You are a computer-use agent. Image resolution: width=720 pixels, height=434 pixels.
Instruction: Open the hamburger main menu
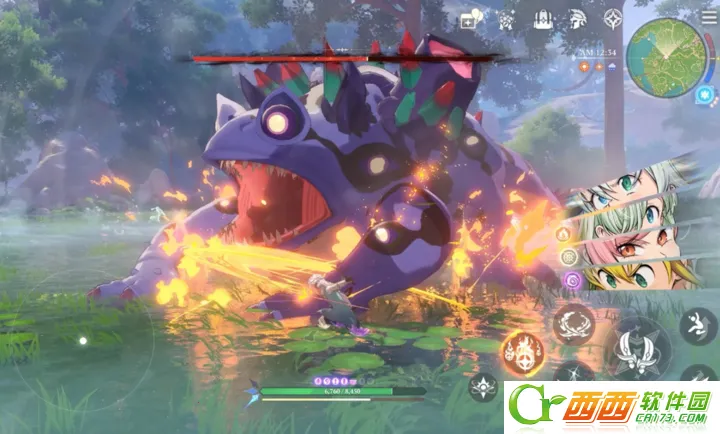(x=709, y=16)
